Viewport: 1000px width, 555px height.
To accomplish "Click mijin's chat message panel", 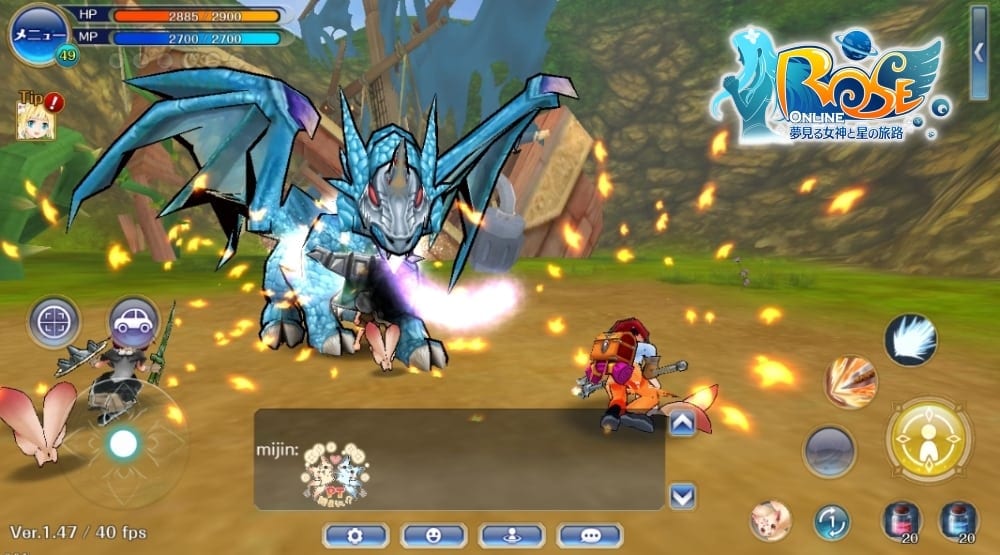I will point(459,459).
